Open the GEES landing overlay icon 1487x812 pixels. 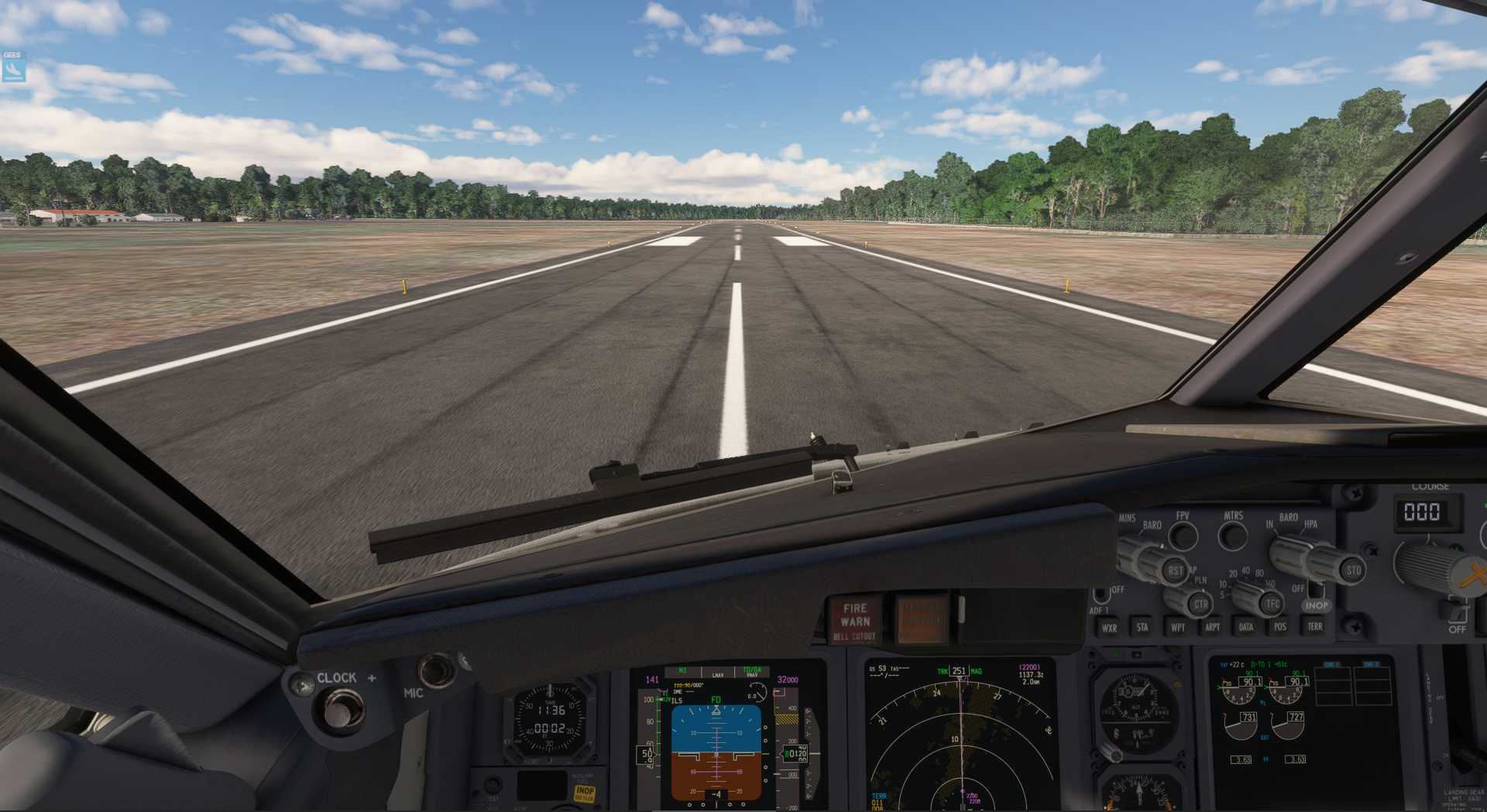click(13, 67)
